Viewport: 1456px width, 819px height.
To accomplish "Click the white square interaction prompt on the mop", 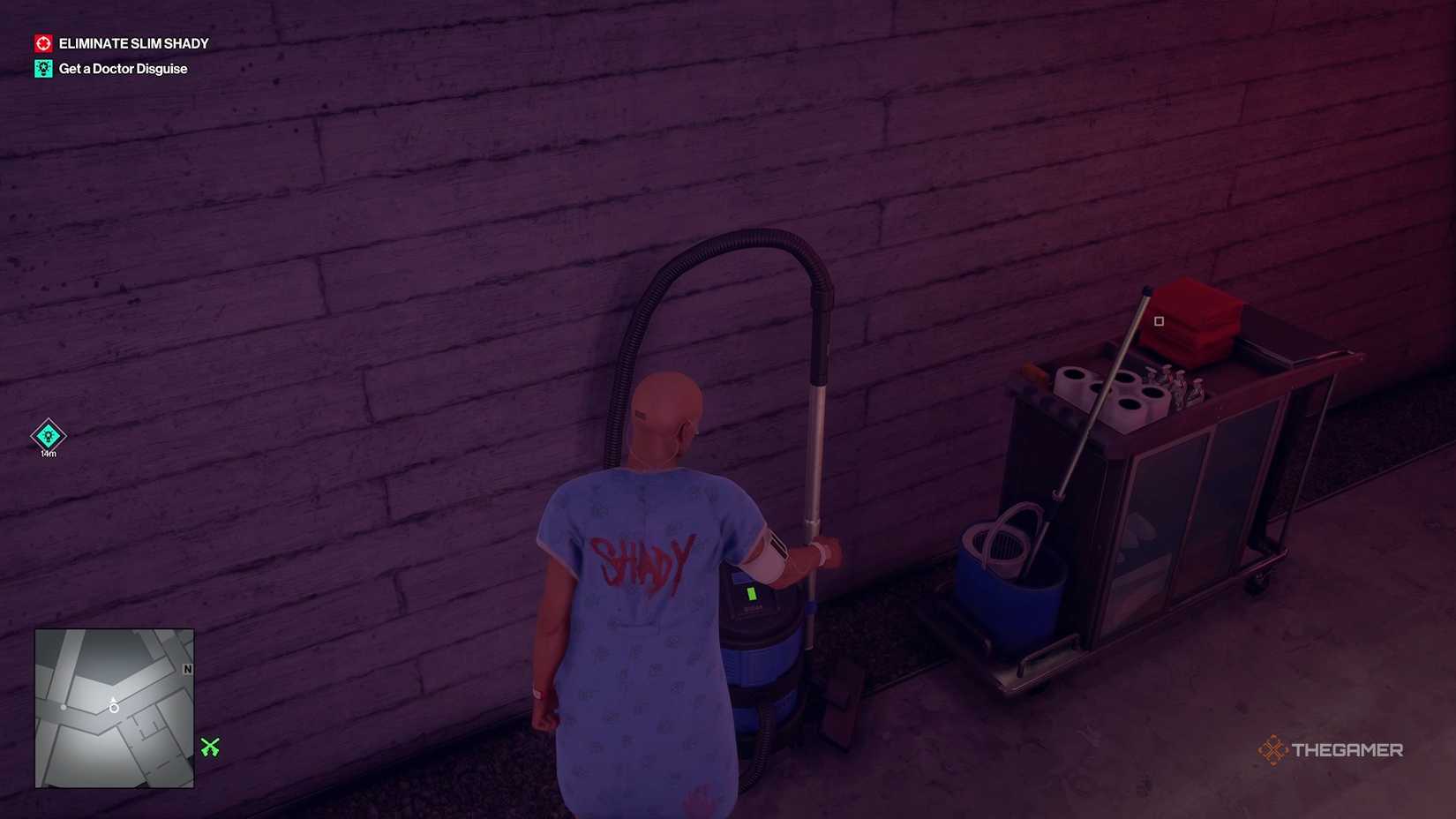I will (1157, 321).
